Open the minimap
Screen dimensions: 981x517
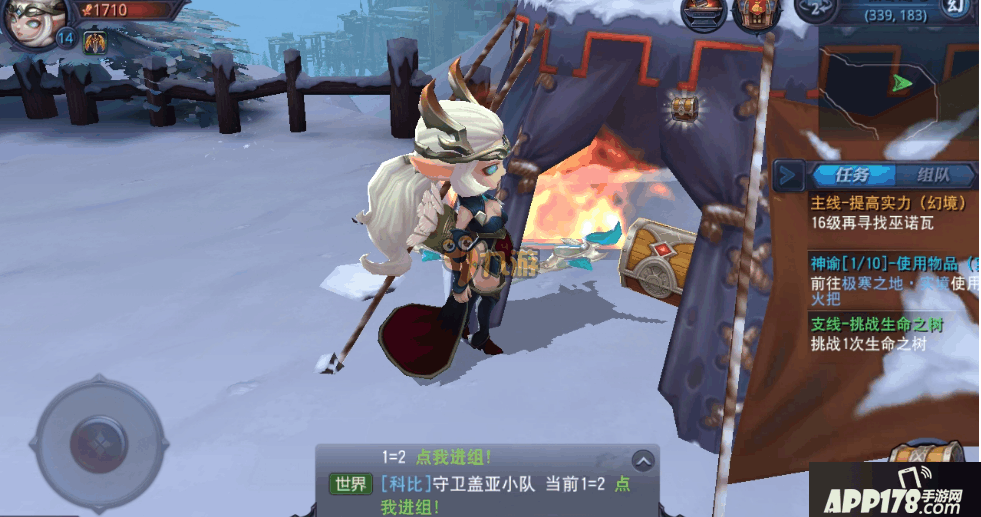[897, 82]
